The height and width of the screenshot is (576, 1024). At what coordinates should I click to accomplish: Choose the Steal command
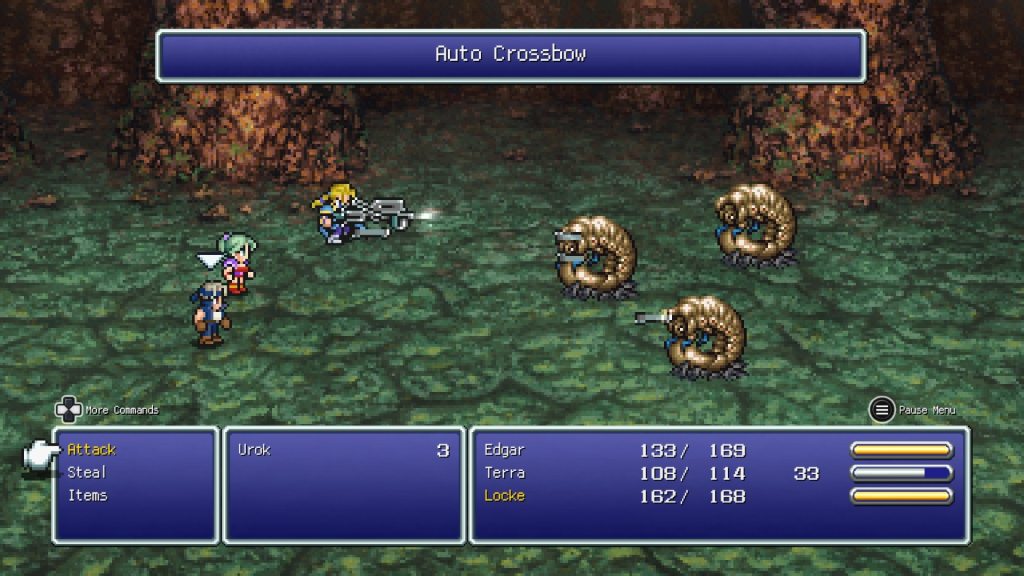point(87,472)
